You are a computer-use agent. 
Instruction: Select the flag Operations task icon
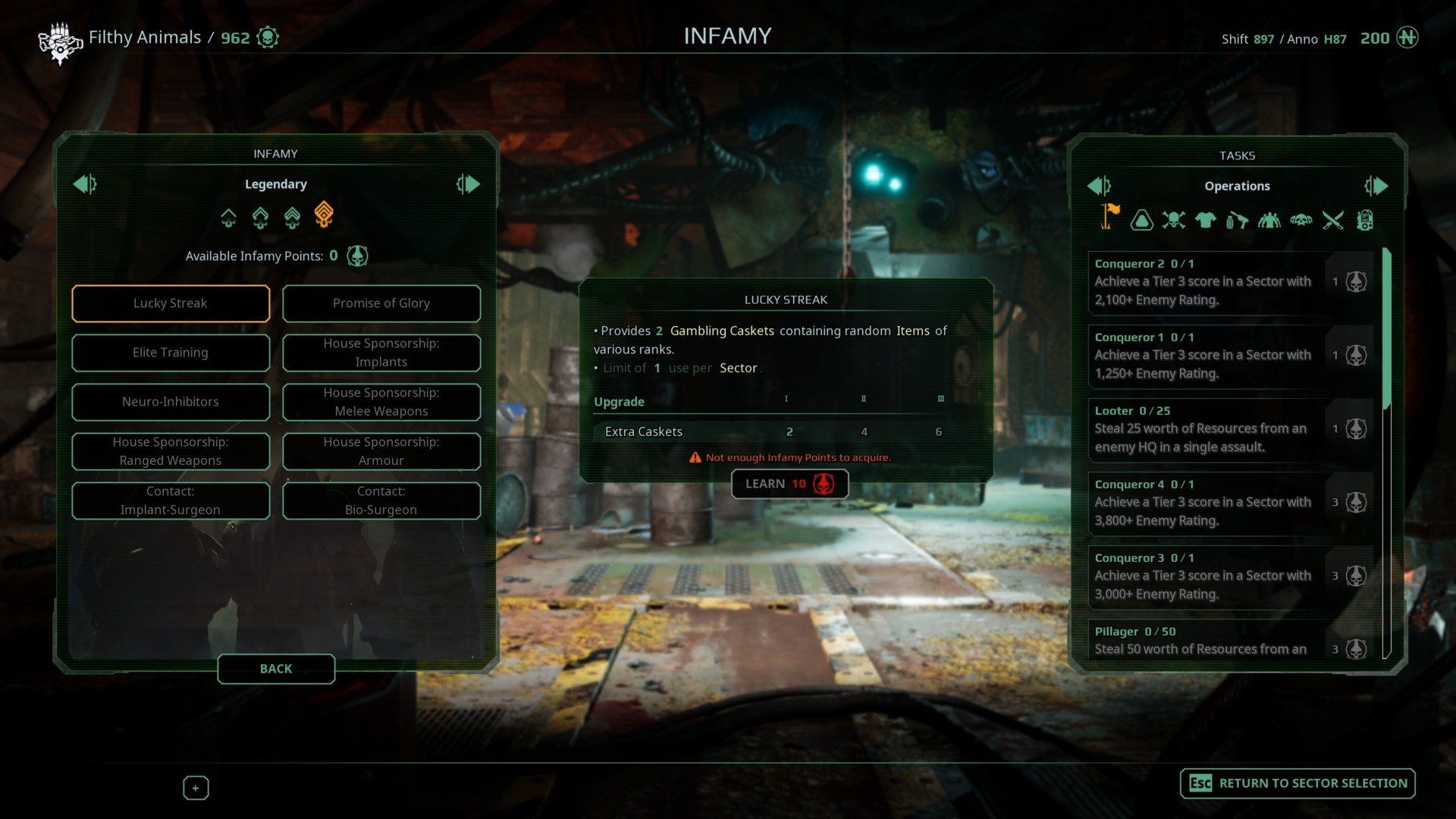[1109, 218]
